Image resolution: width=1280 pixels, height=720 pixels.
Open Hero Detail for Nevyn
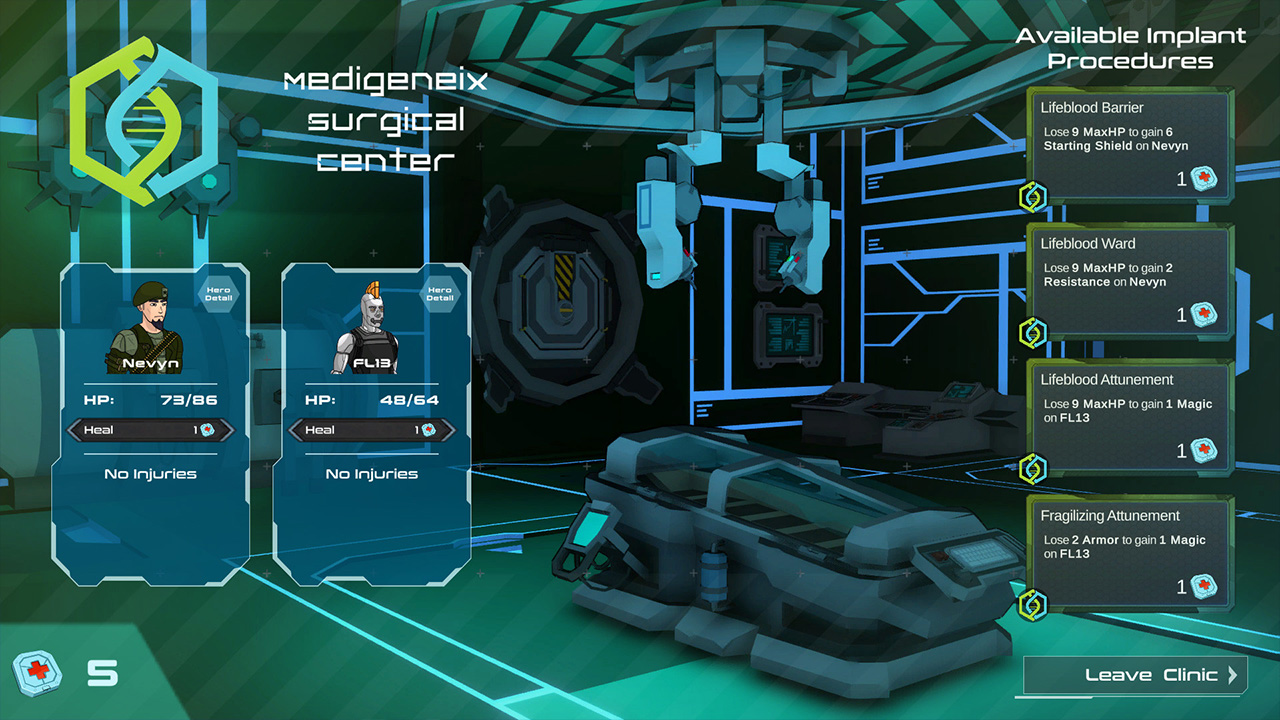pyautogui.click(x=219, y=293)
